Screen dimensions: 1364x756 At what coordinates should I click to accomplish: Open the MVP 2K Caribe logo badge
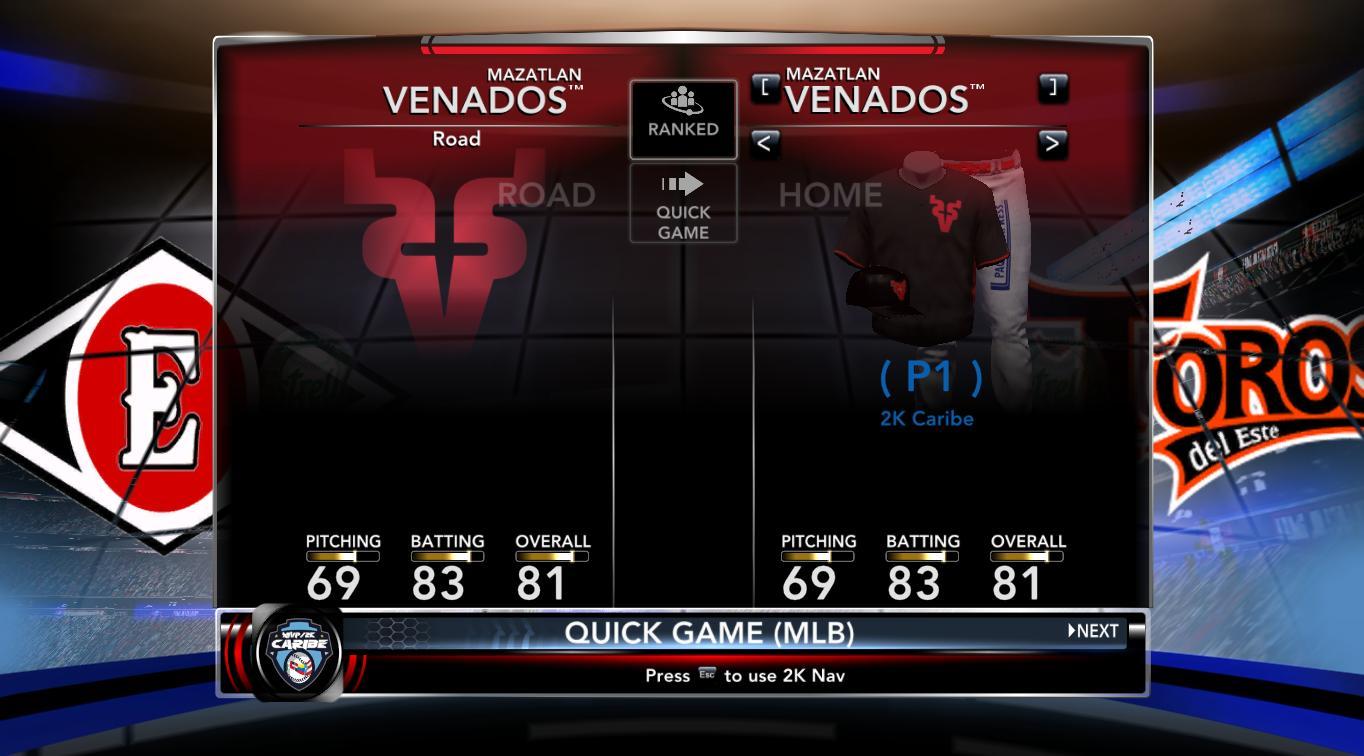299,653
